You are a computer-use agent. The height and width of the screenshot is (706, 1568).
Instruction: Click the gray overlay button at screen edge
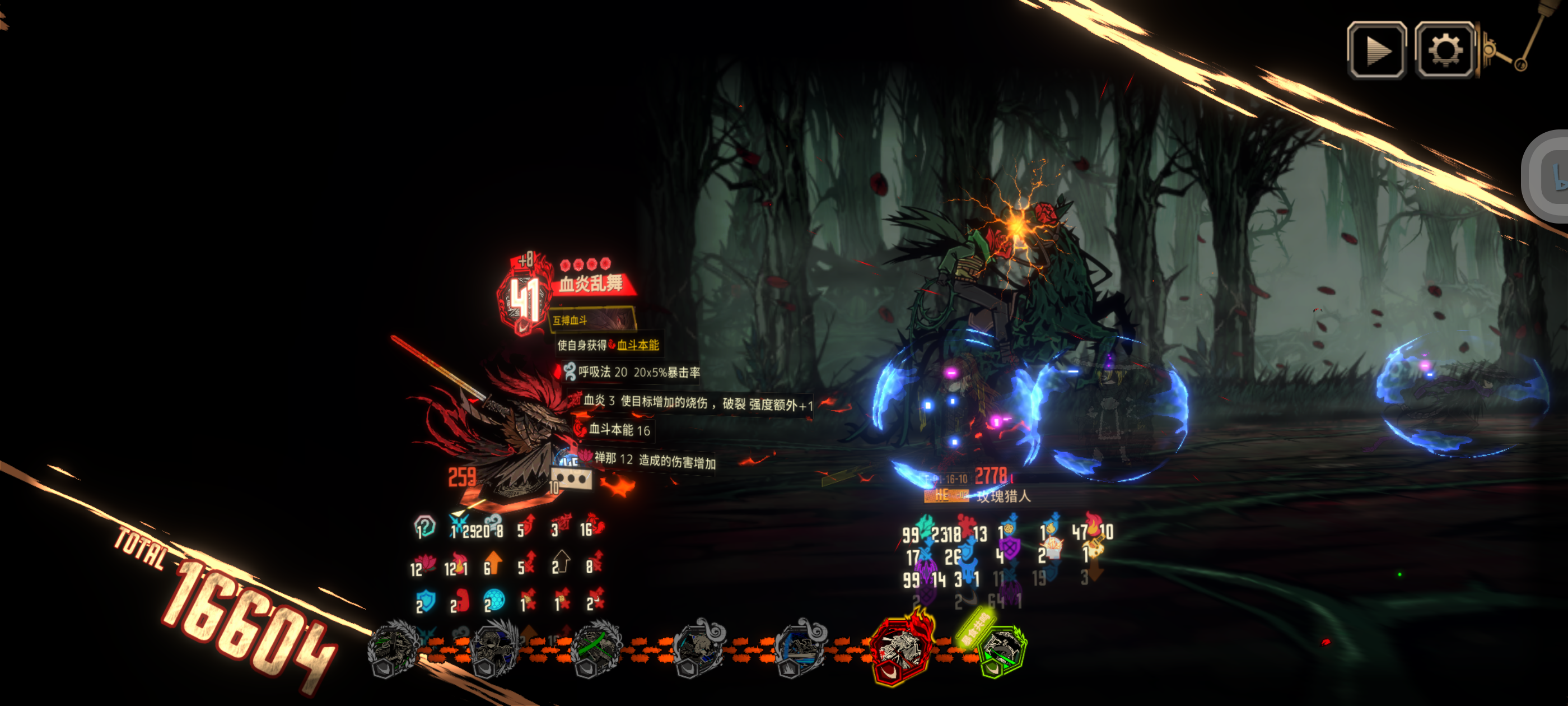click(1549, 175)
